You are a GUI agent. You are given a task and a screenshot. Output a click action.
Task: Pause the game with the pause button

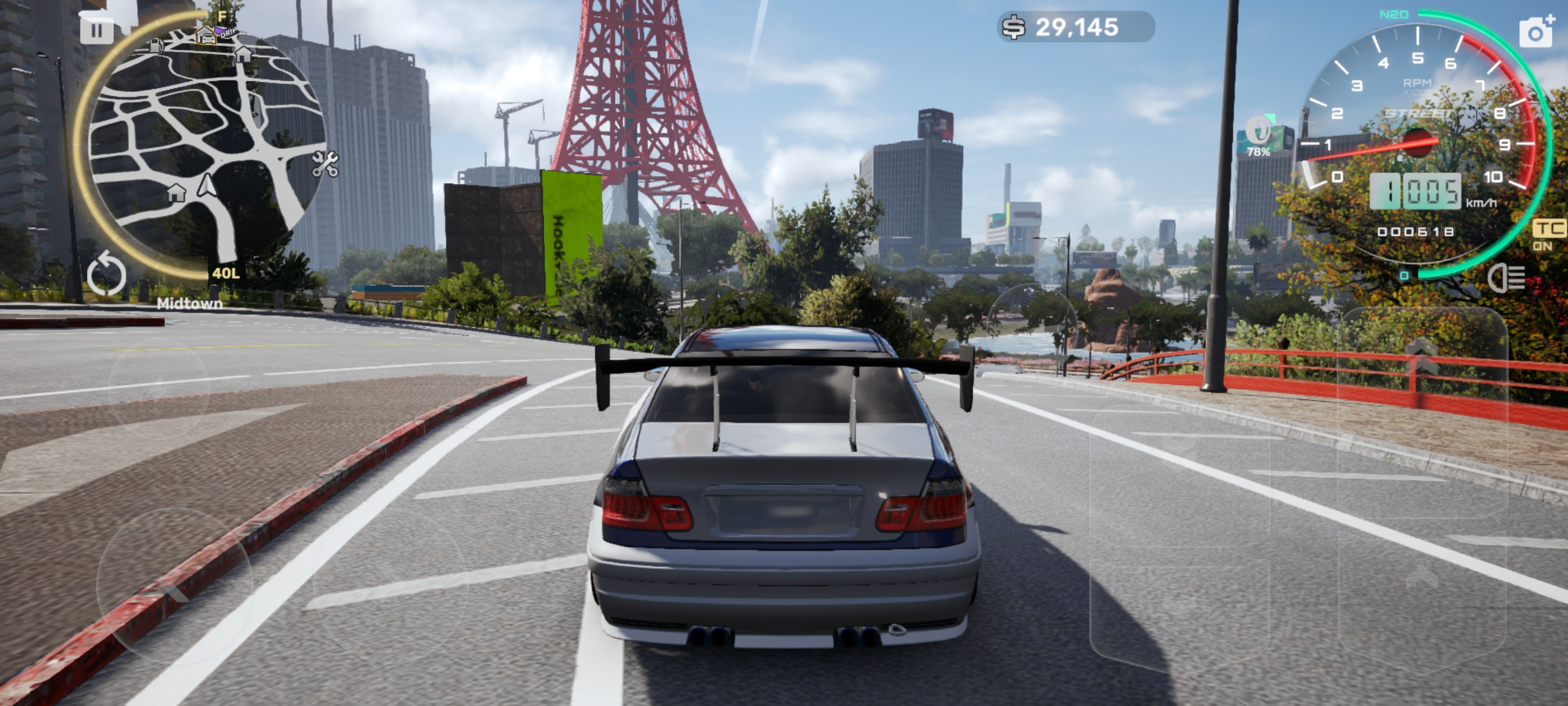coord(97,30)
